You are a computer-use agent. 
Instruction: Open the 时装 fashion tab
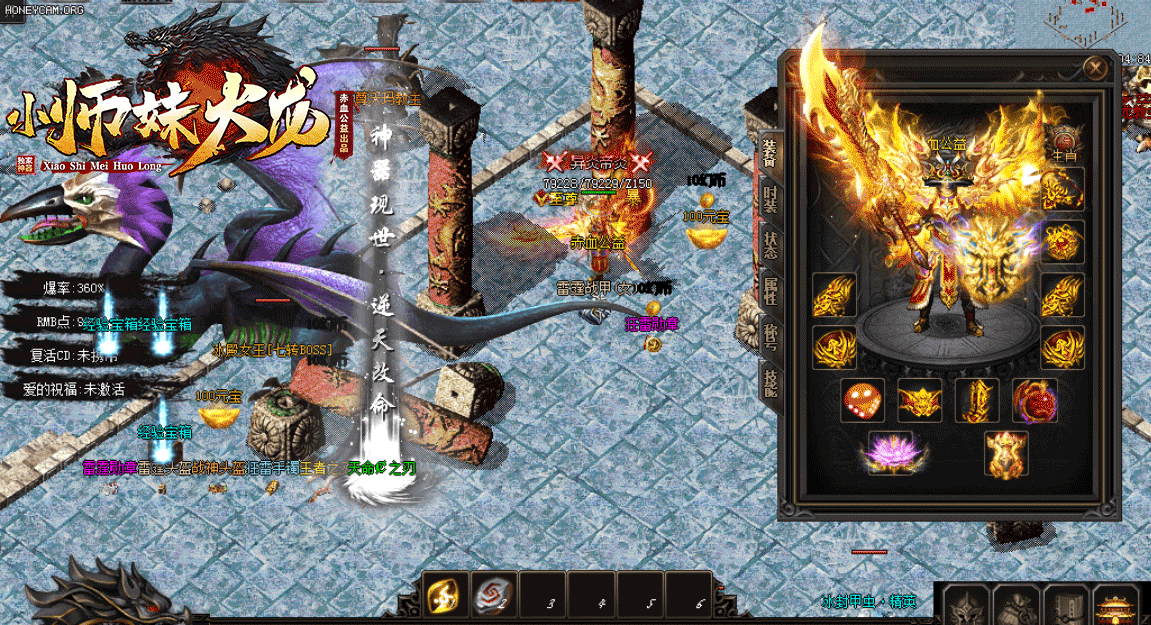click(770, 199)
